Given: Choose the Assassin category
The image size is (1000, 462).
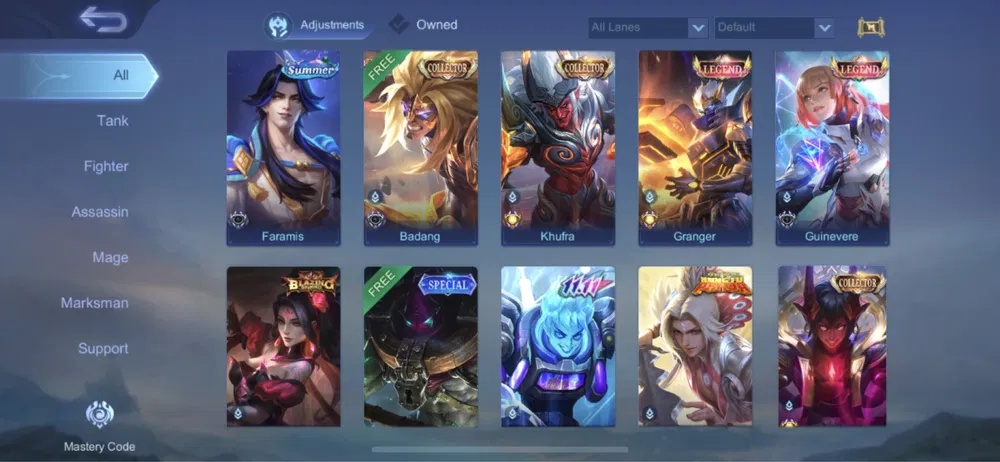Looking at the screenshot, I should point(100,212).
